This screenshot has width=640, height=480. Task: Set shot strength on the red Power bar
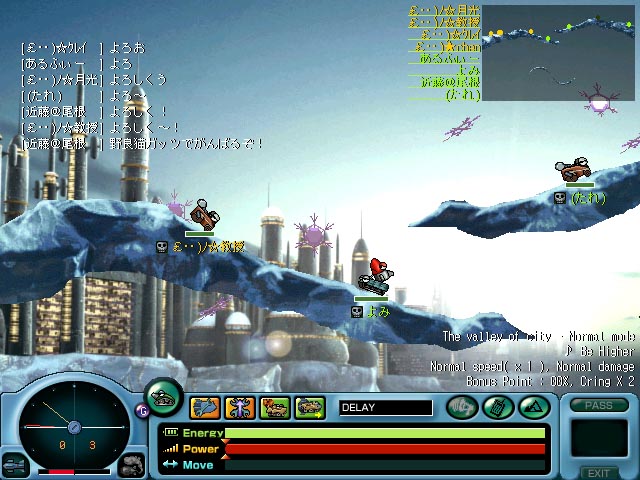click(385, 449)
